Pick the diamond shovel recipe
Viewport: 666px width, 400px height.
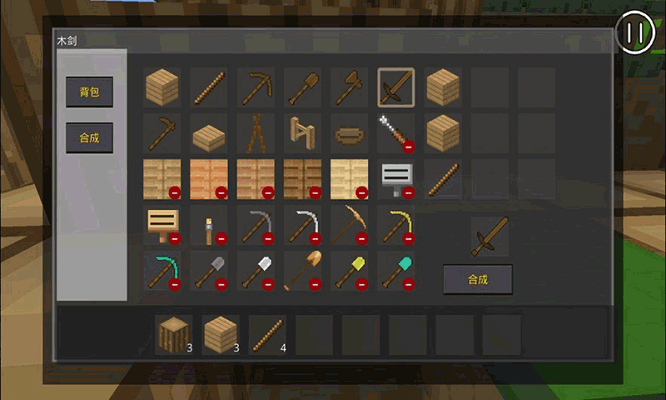[396, 270]
